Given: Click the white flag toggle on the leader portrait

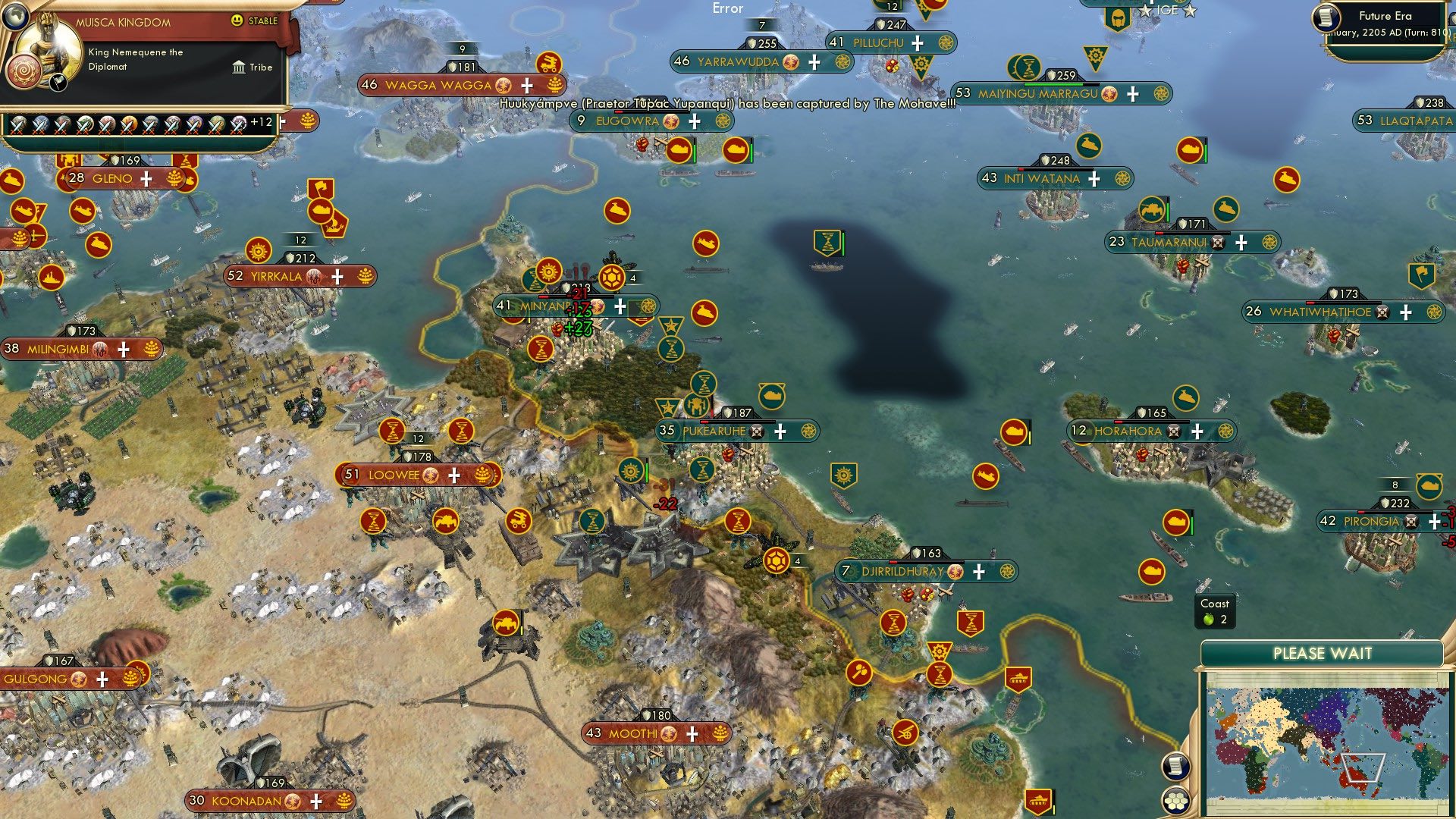Looking at the screenshot, I should click(x=58, y=83).
